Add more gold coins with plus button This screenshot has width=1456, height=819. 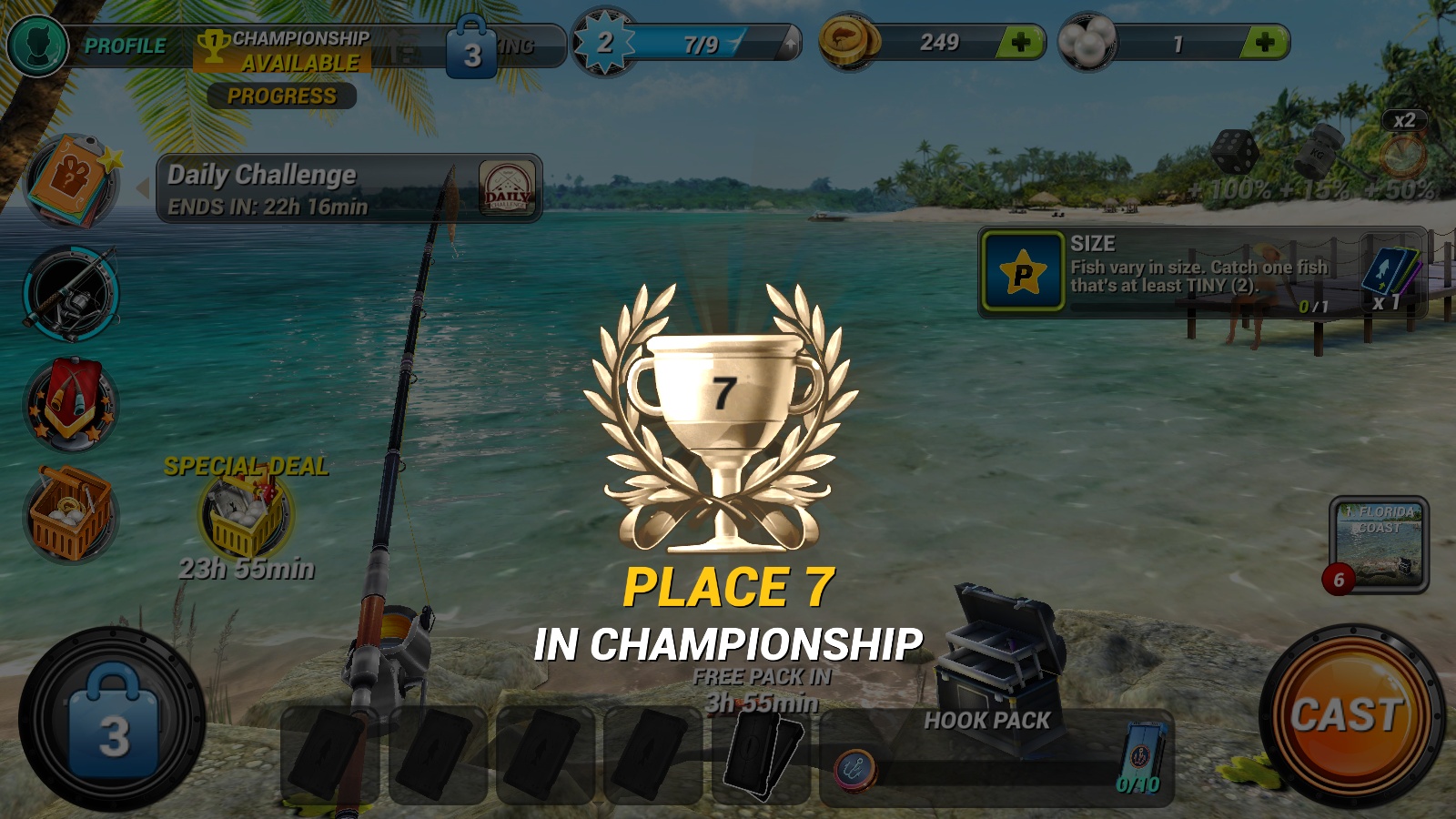pos(1020,43)
